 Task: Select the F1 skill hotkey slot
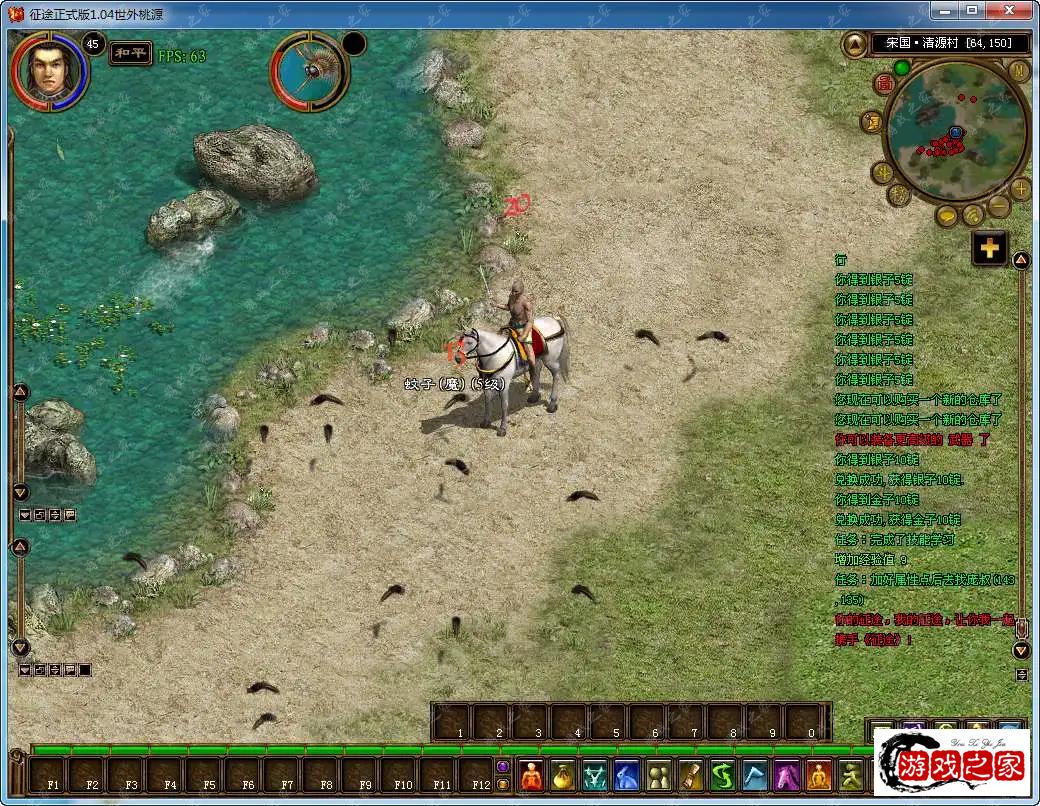53,776
